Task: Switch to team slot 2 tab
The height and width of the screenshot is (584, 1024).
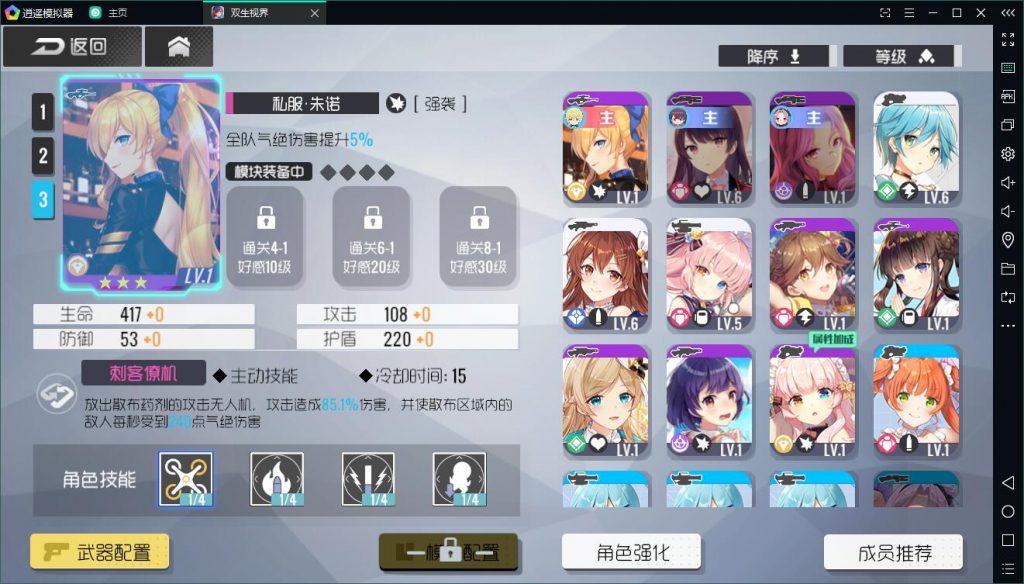Action: [x=42, y=155]
